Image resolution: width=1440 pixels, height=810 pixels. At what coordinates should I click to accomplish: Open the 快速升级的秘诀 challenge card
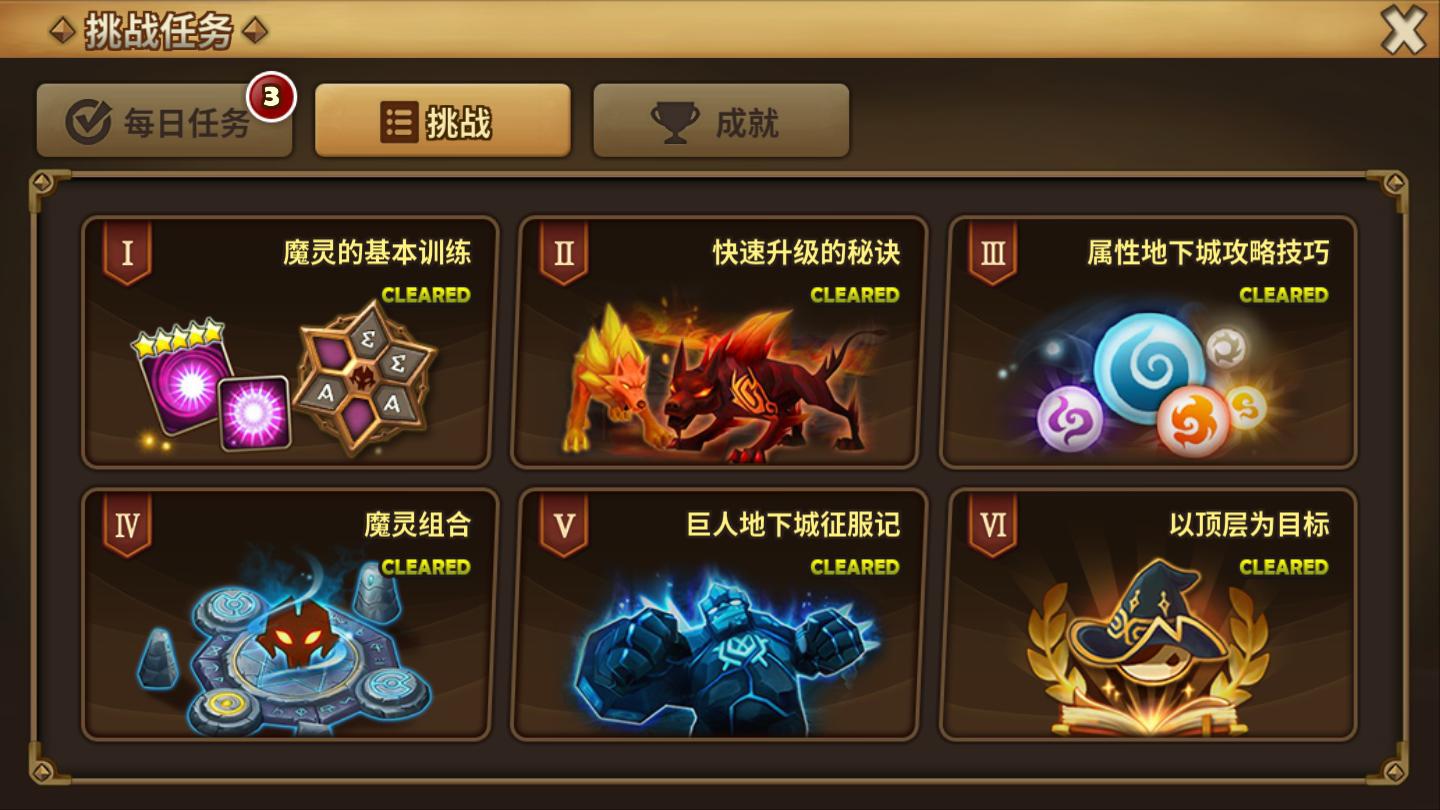tap(716, 340)
